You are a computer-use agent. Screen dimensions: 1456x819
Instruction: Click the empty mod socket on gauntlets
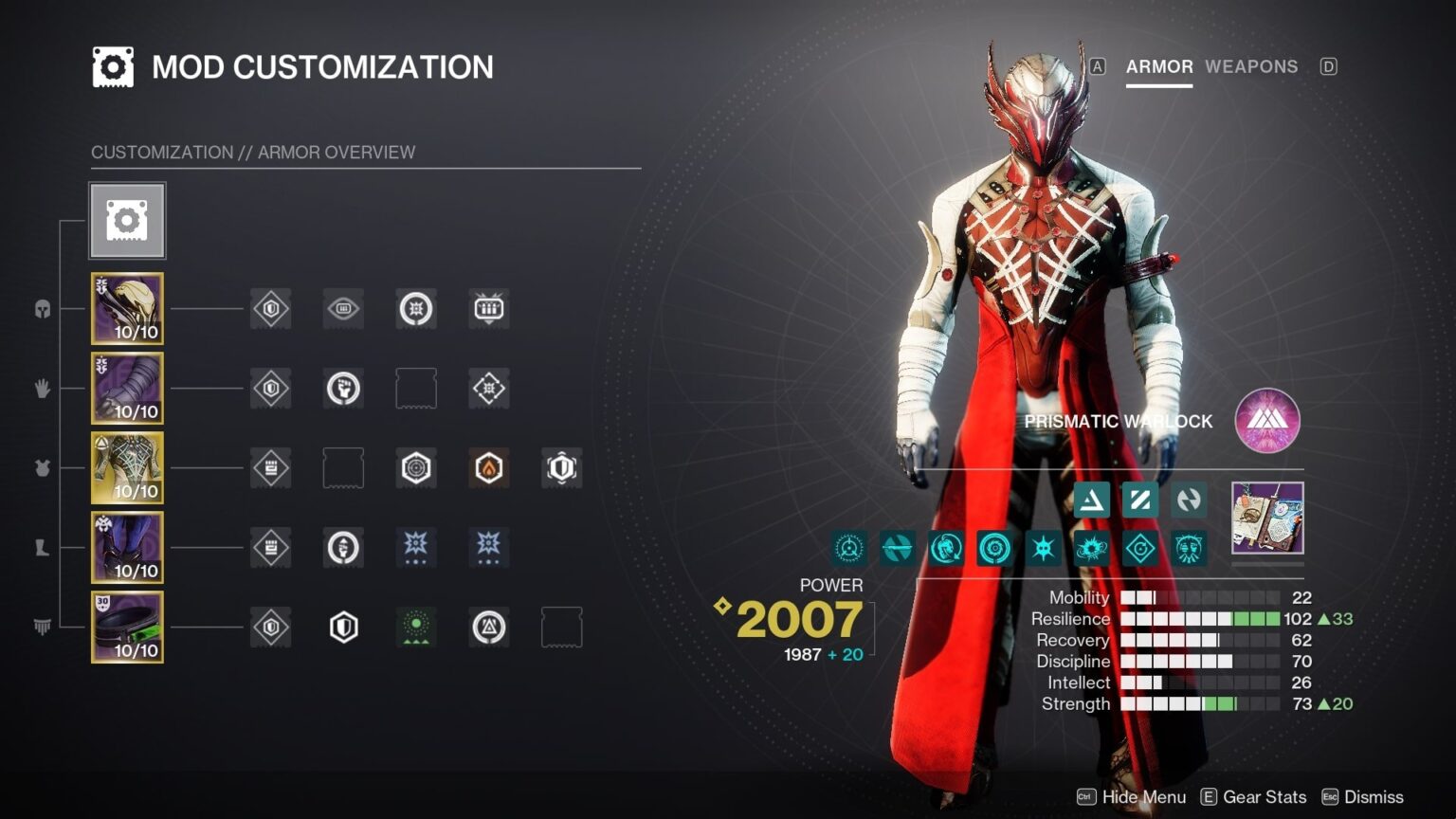(415, 388)
